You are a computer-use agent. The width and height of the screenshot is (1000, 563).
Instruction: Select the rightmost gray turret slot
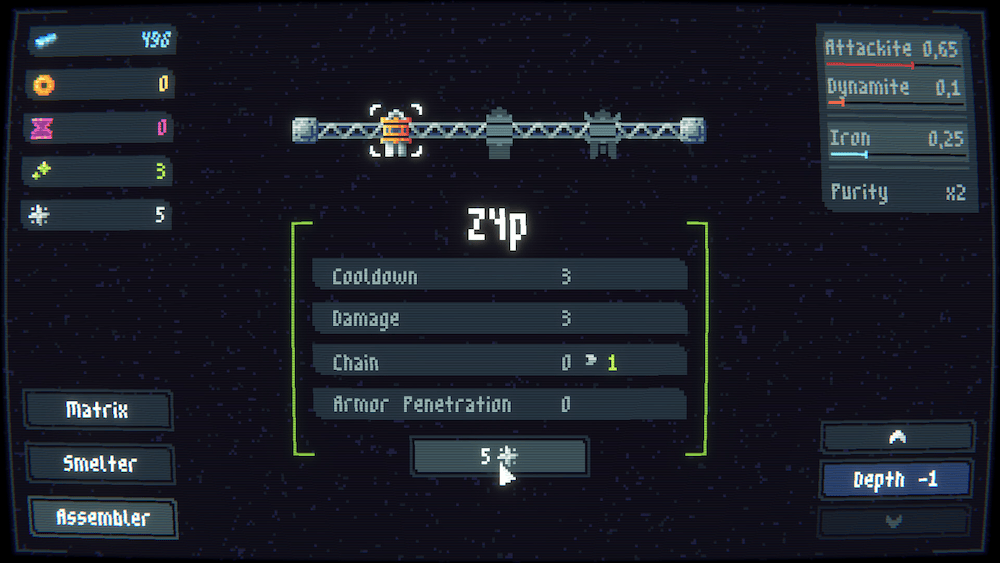tap(602, 133)
